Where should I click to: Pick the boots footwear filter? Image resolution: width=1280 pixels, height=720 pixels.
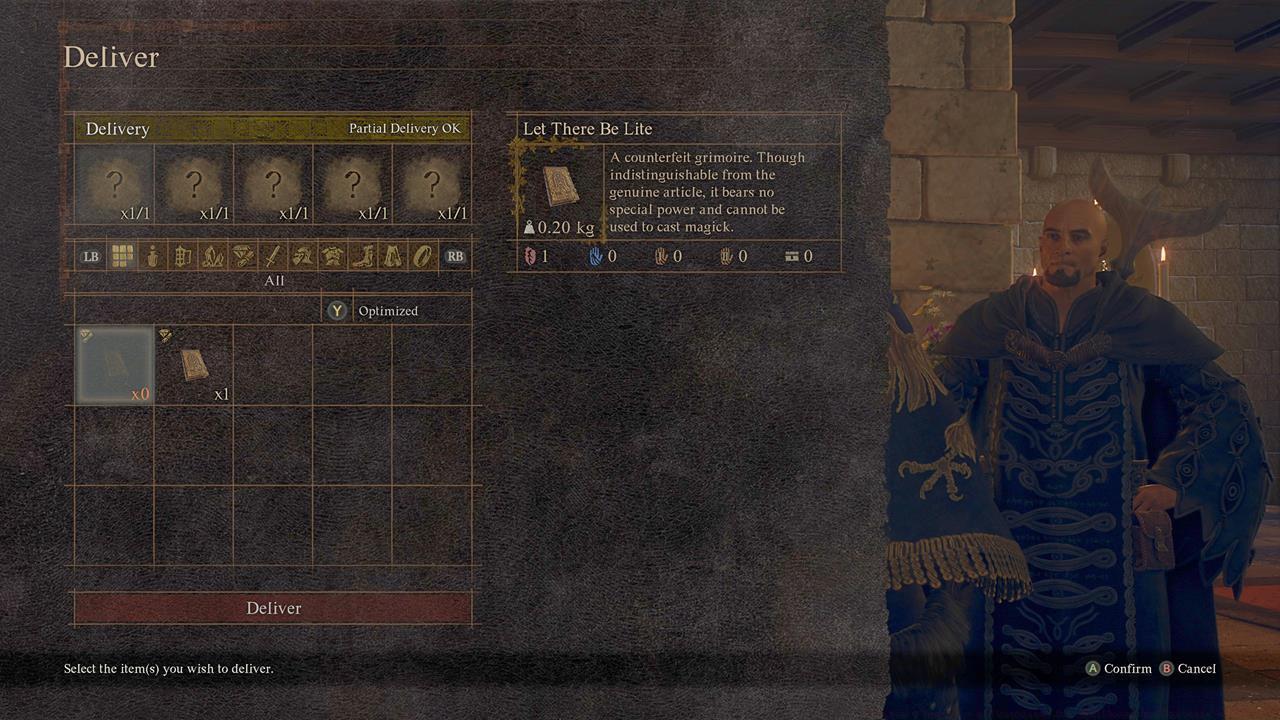(x=364, y=257)
